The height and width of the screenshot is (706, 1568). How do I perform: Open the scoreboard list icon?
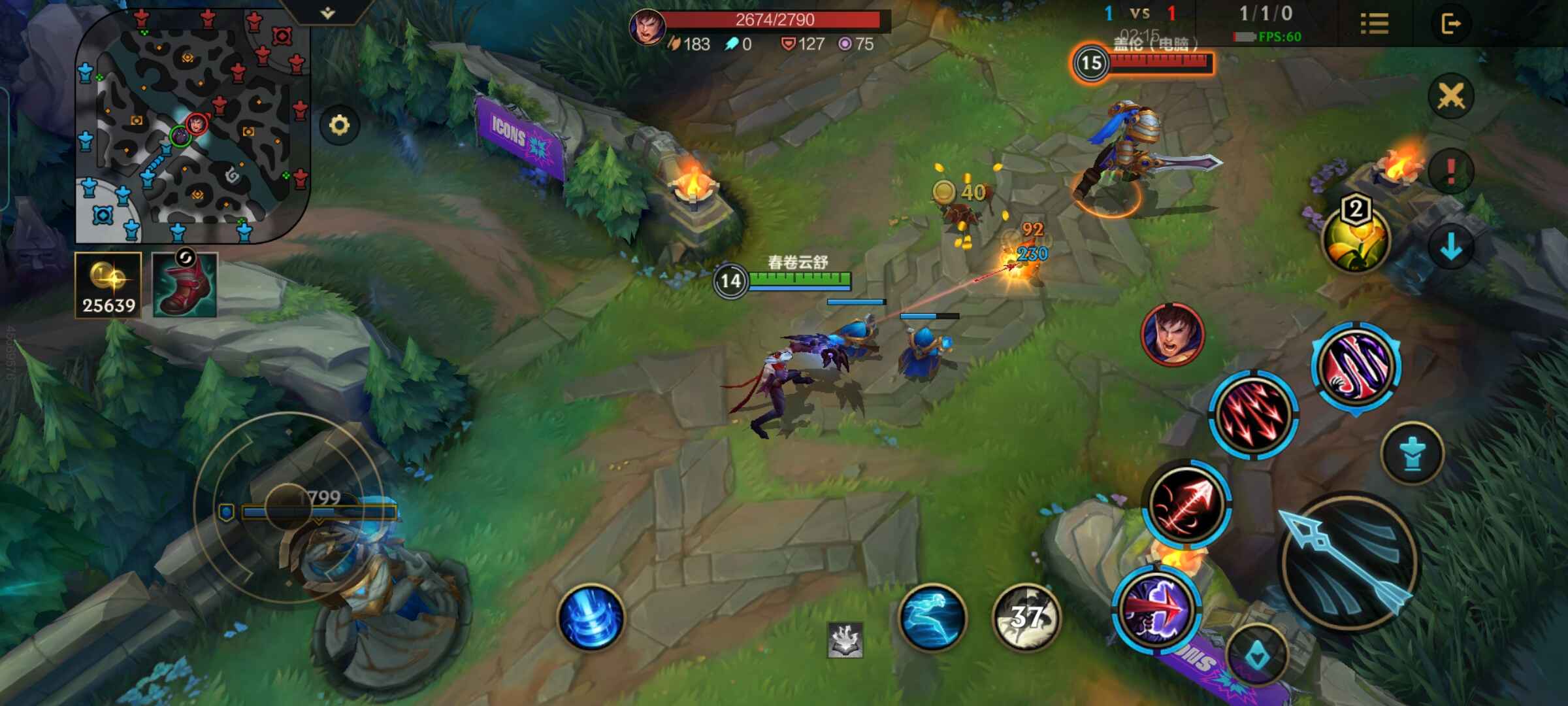[1374, 24]
